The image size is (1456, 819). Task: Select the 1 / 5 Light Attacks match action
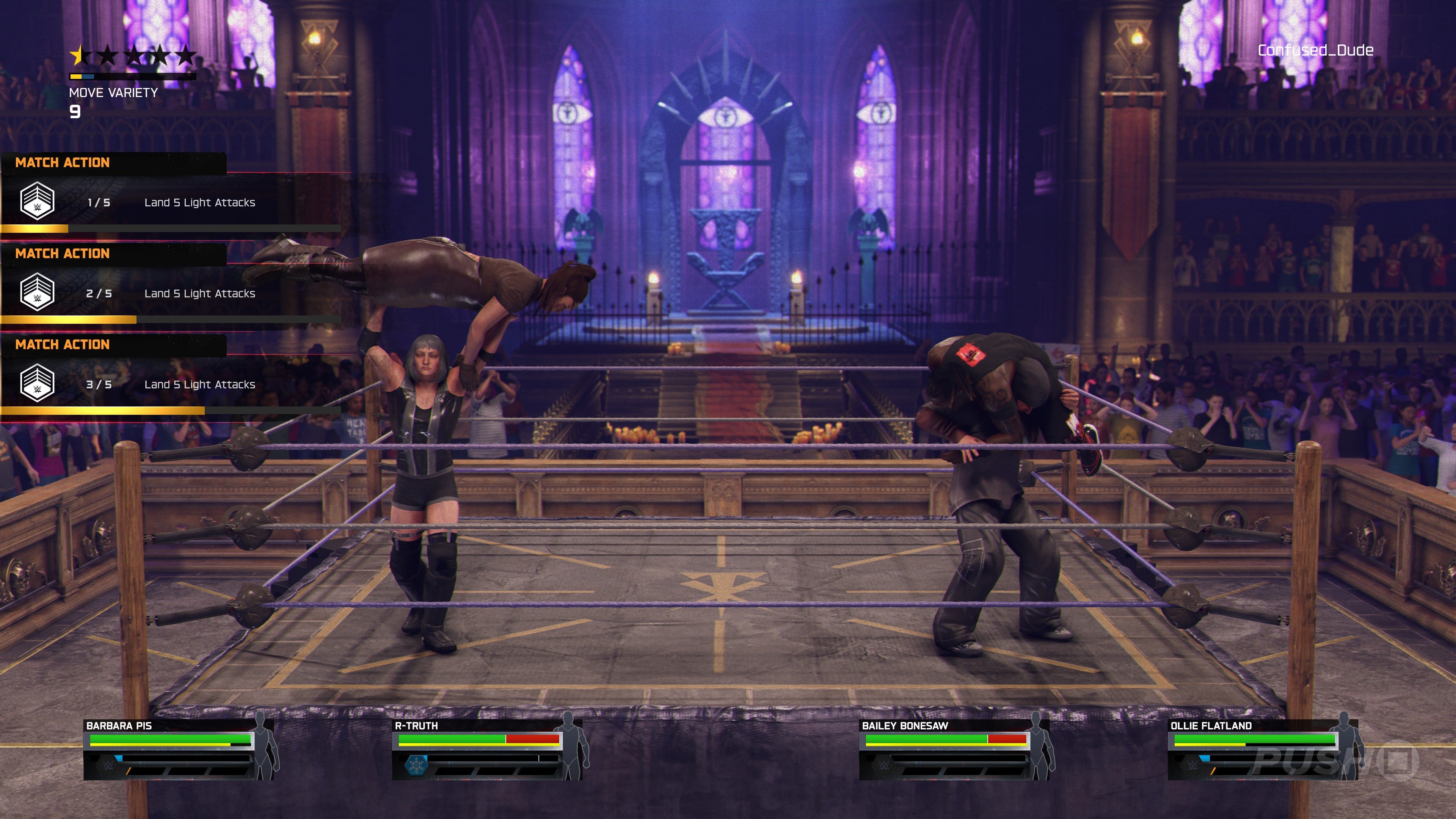(169, 202)
